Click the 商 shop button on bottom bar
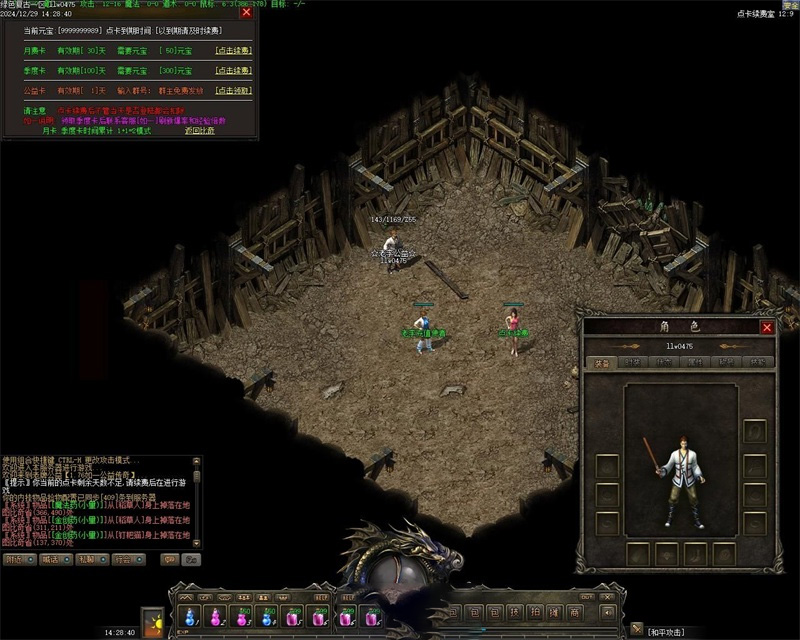The width and height of the screenshot is (800, 640). (574, 612)
